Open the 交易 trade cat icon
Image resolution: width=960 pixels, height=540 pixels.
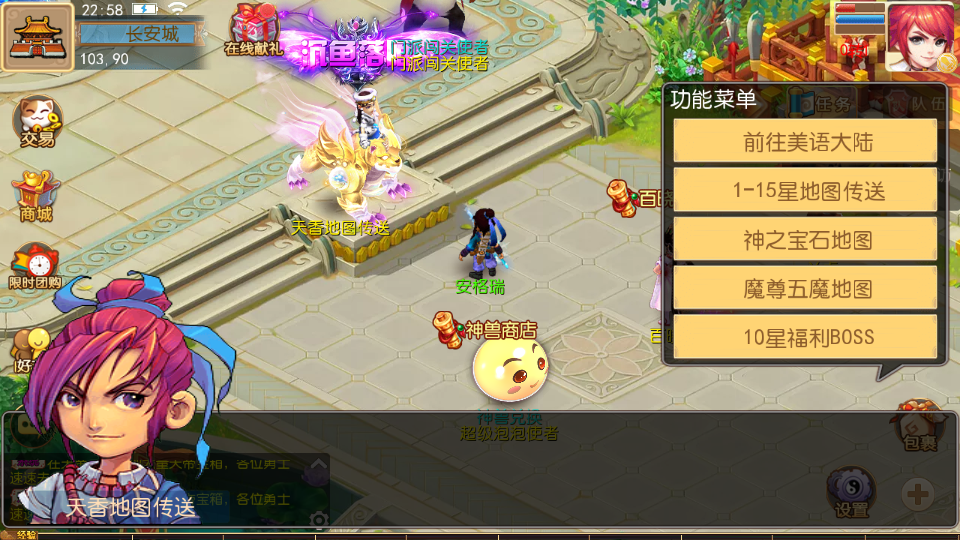(x=37, y=122)
